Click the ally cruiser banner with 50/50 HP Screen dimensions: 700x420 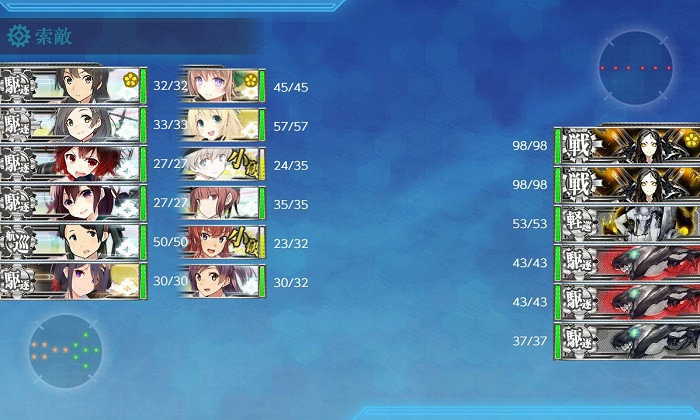[70, 241]
